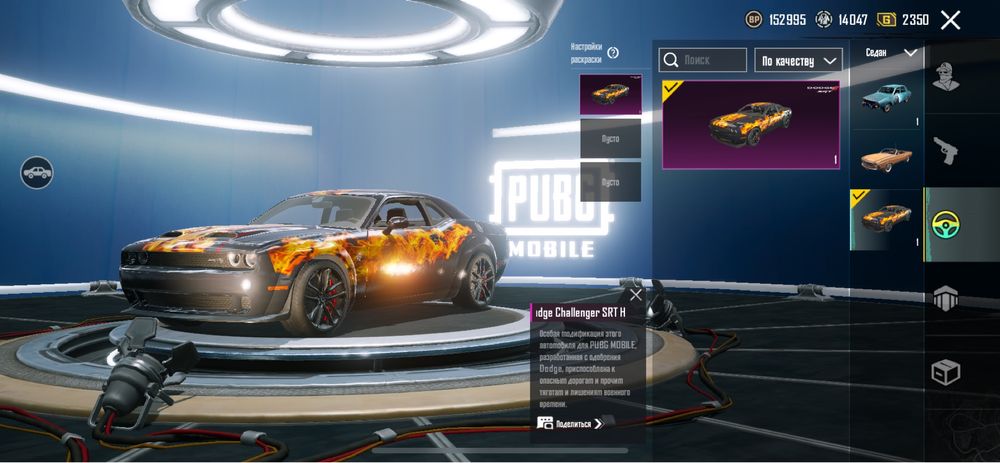
Task: Select the large flame Dodge Challenger skin card
Action: pos(750,124)
